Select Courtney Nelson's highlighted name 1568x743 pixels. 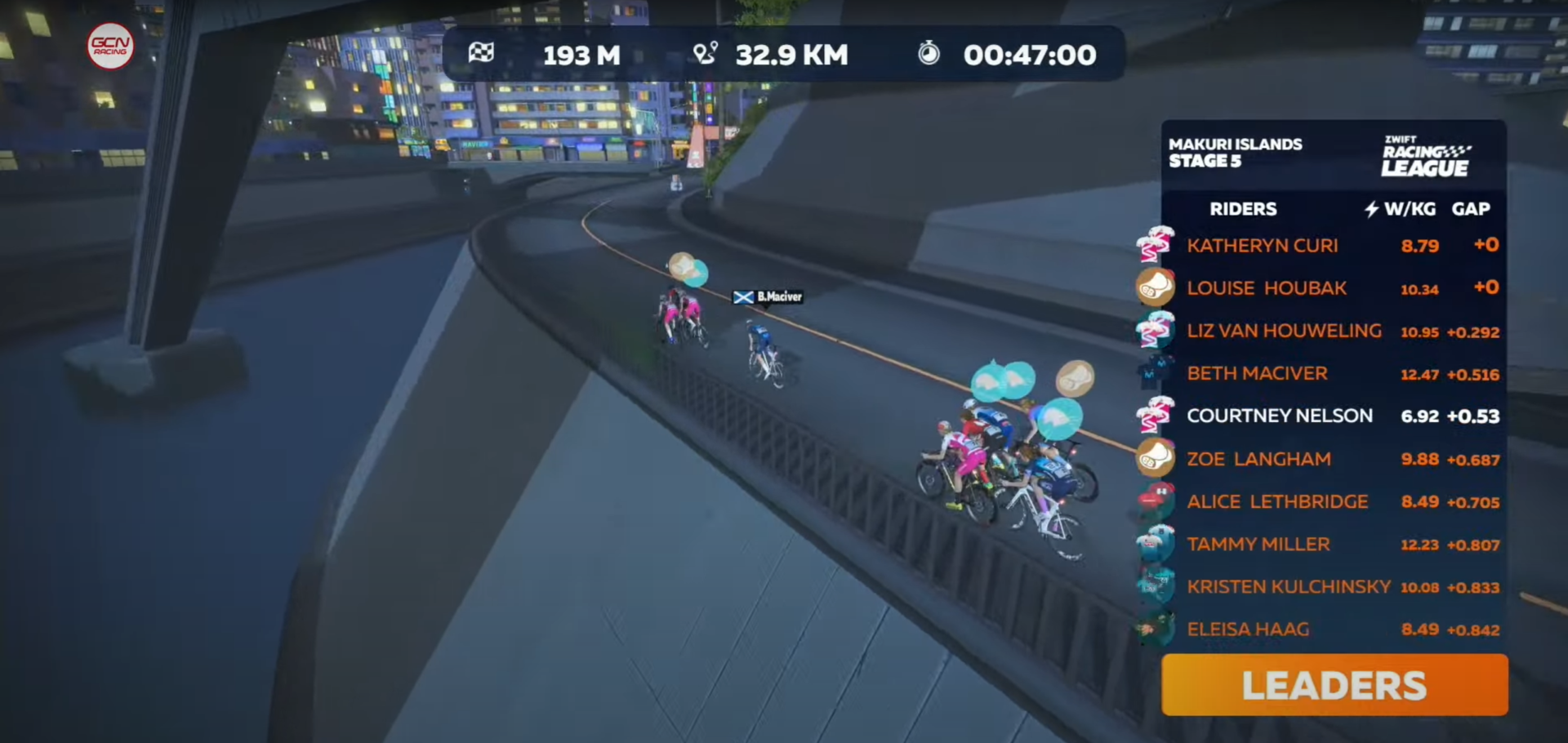tap(1280, 416)
